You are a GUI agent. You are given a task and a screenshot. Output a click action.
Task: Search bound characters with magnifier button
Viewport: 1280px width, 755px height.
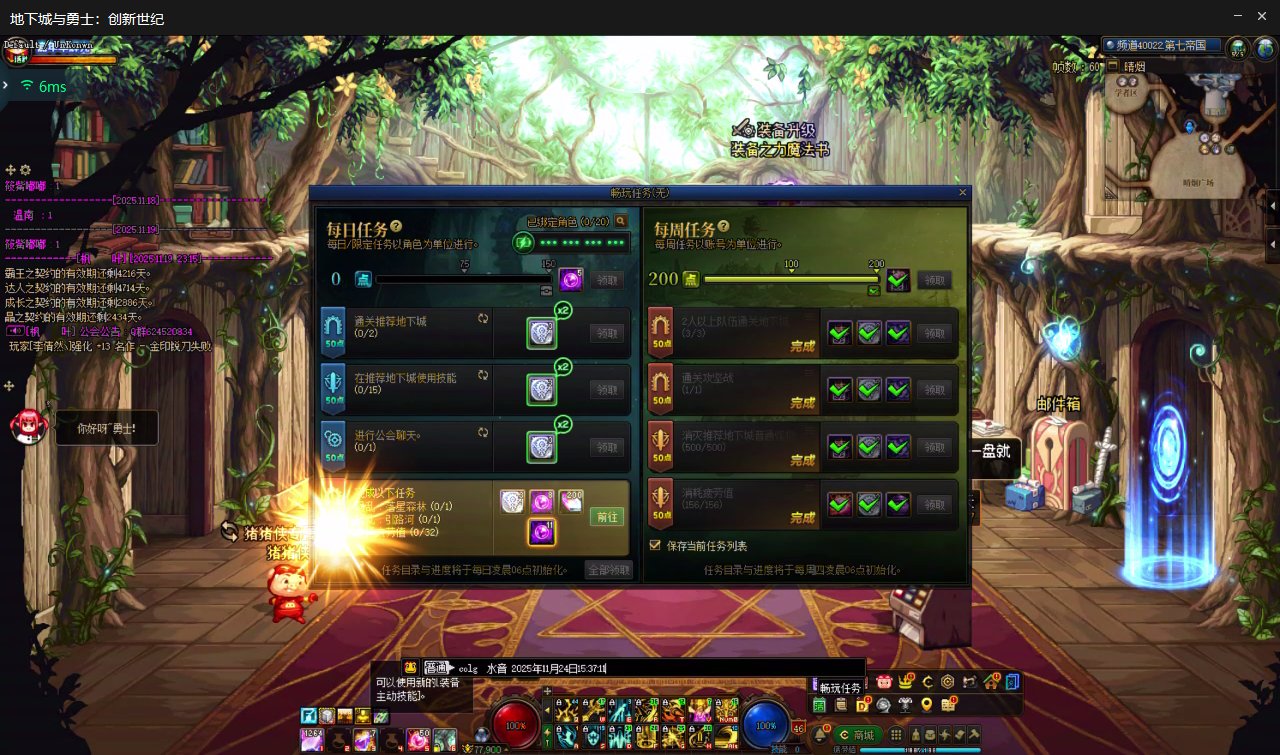621,221
